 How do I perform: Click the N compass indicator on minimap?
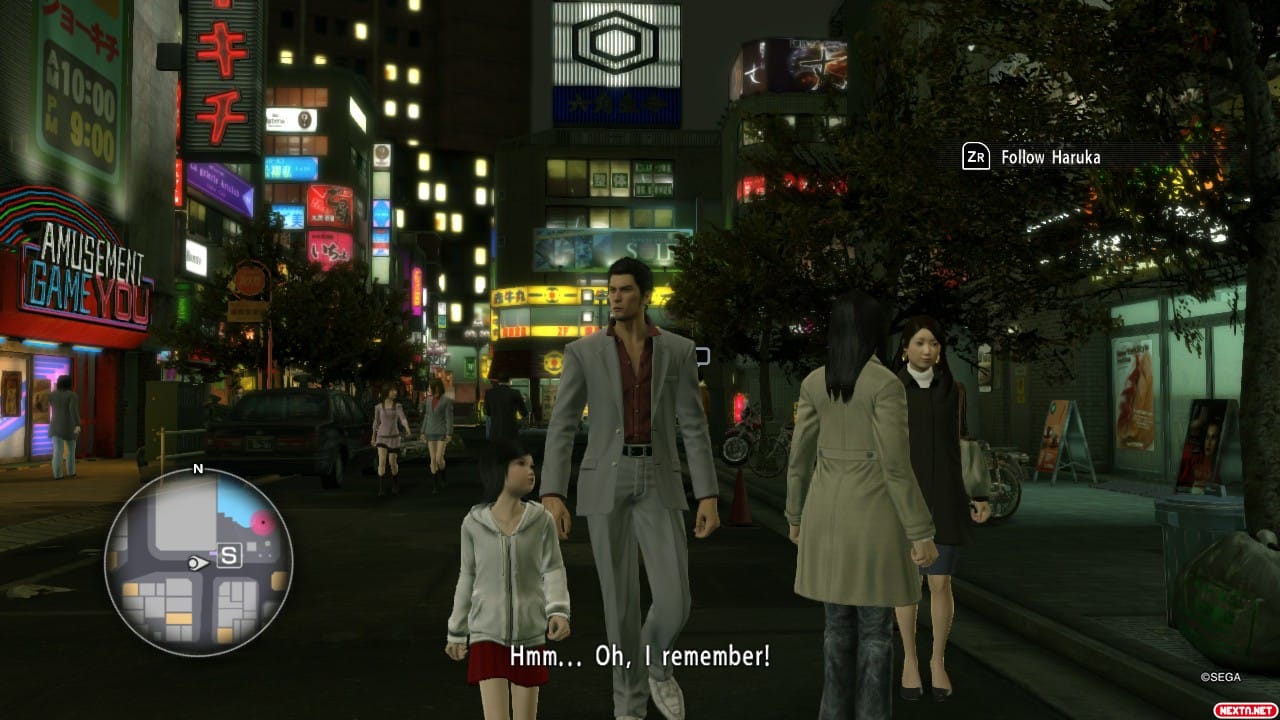[x=198, y=469]
